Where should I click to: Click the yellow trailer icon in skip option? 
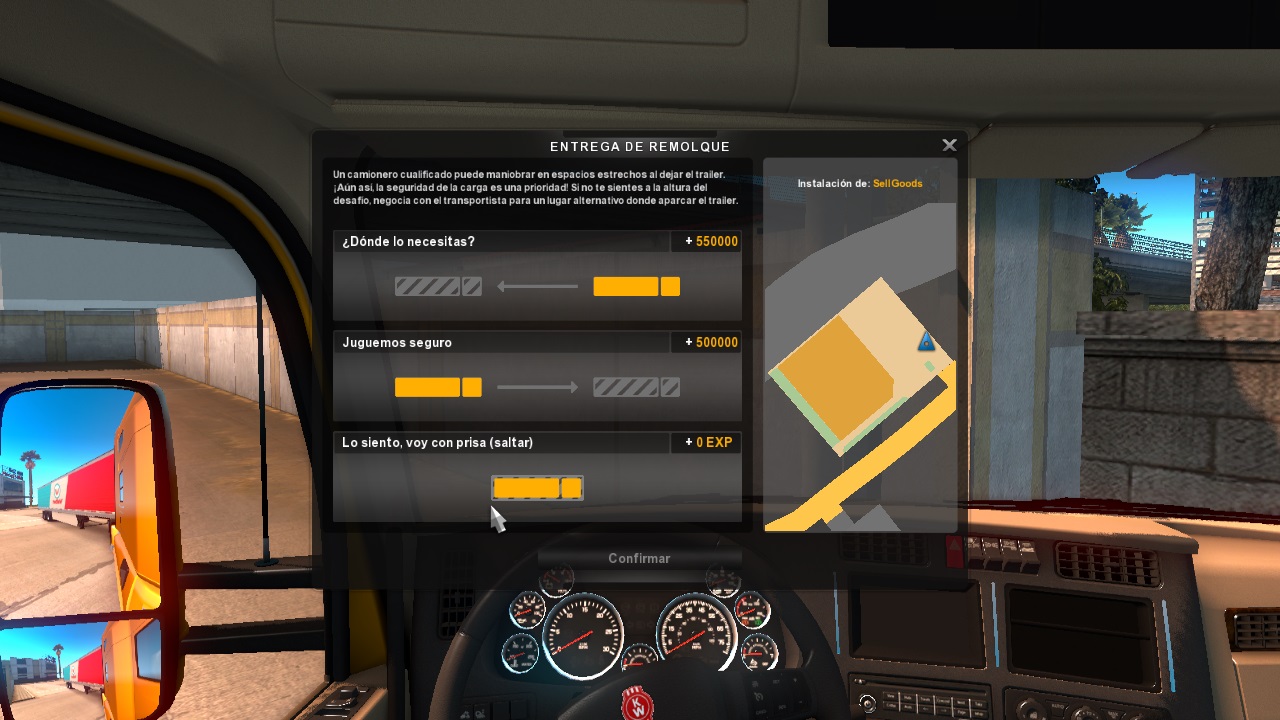click(x=537, y=488)
